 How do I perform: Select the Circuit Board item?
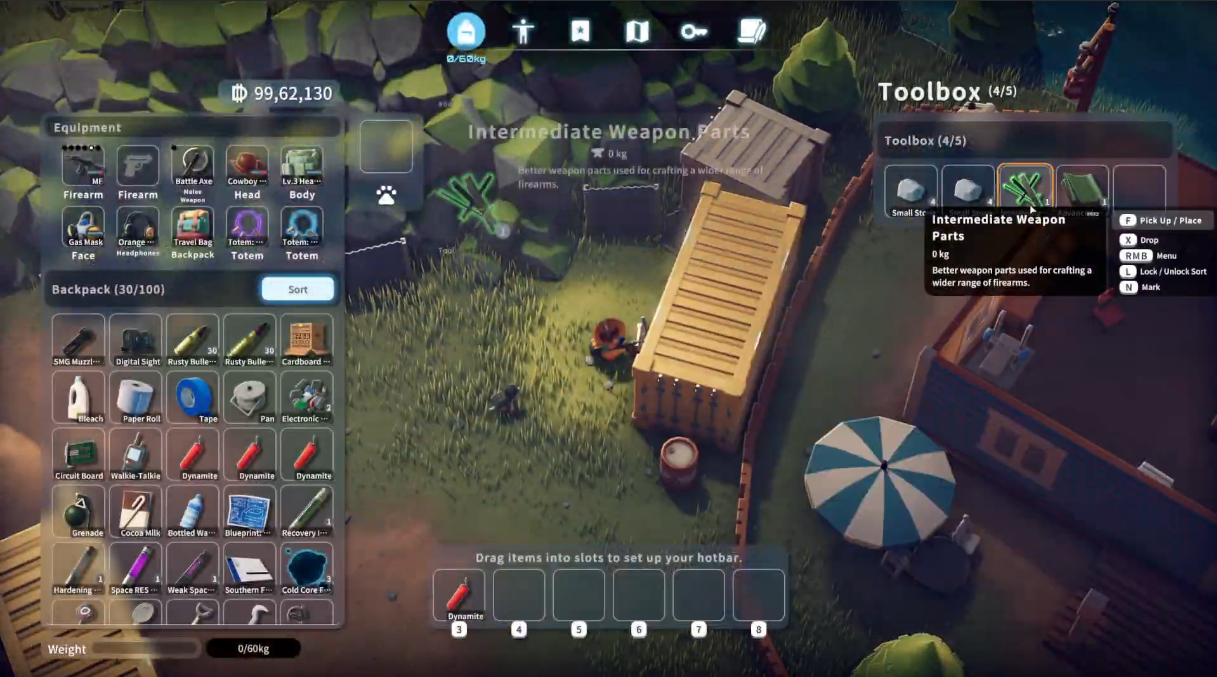pyautogui.click(x=79, y=454)
